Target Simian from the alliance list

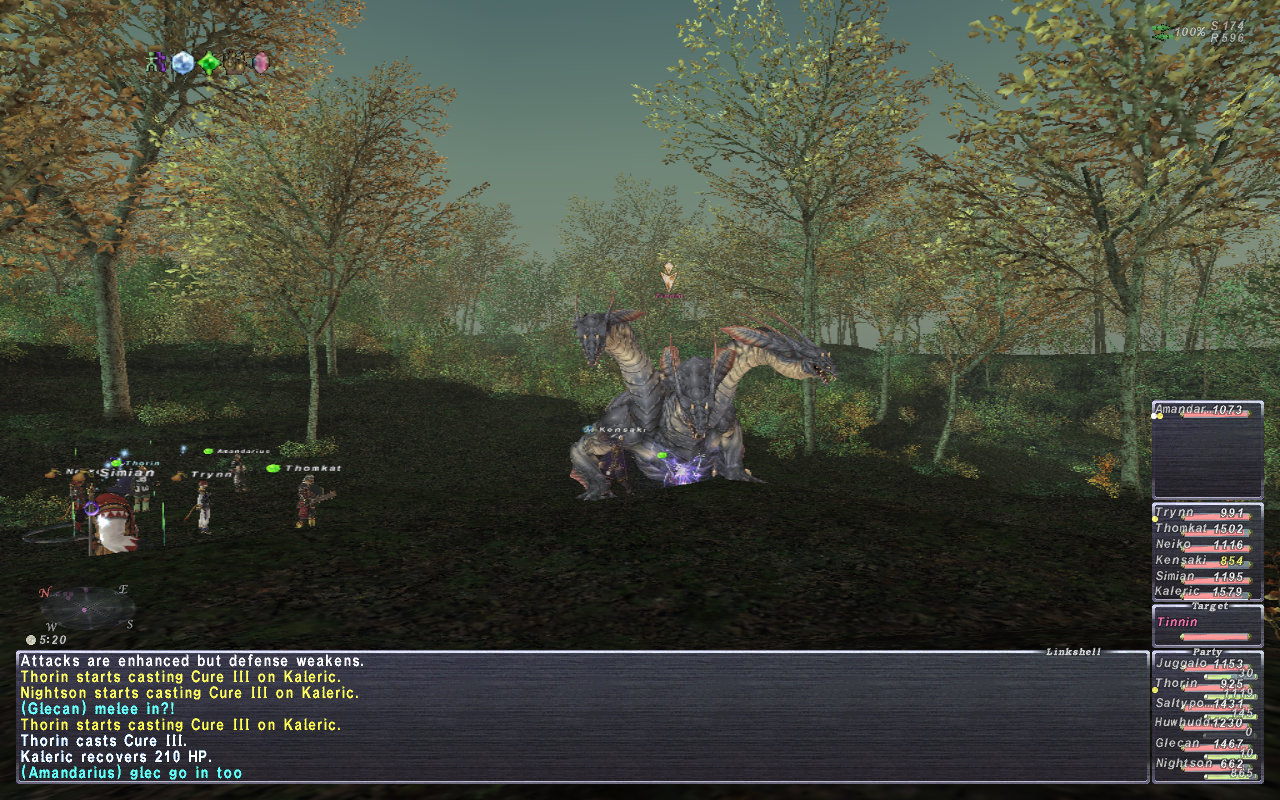(1207, 577)
